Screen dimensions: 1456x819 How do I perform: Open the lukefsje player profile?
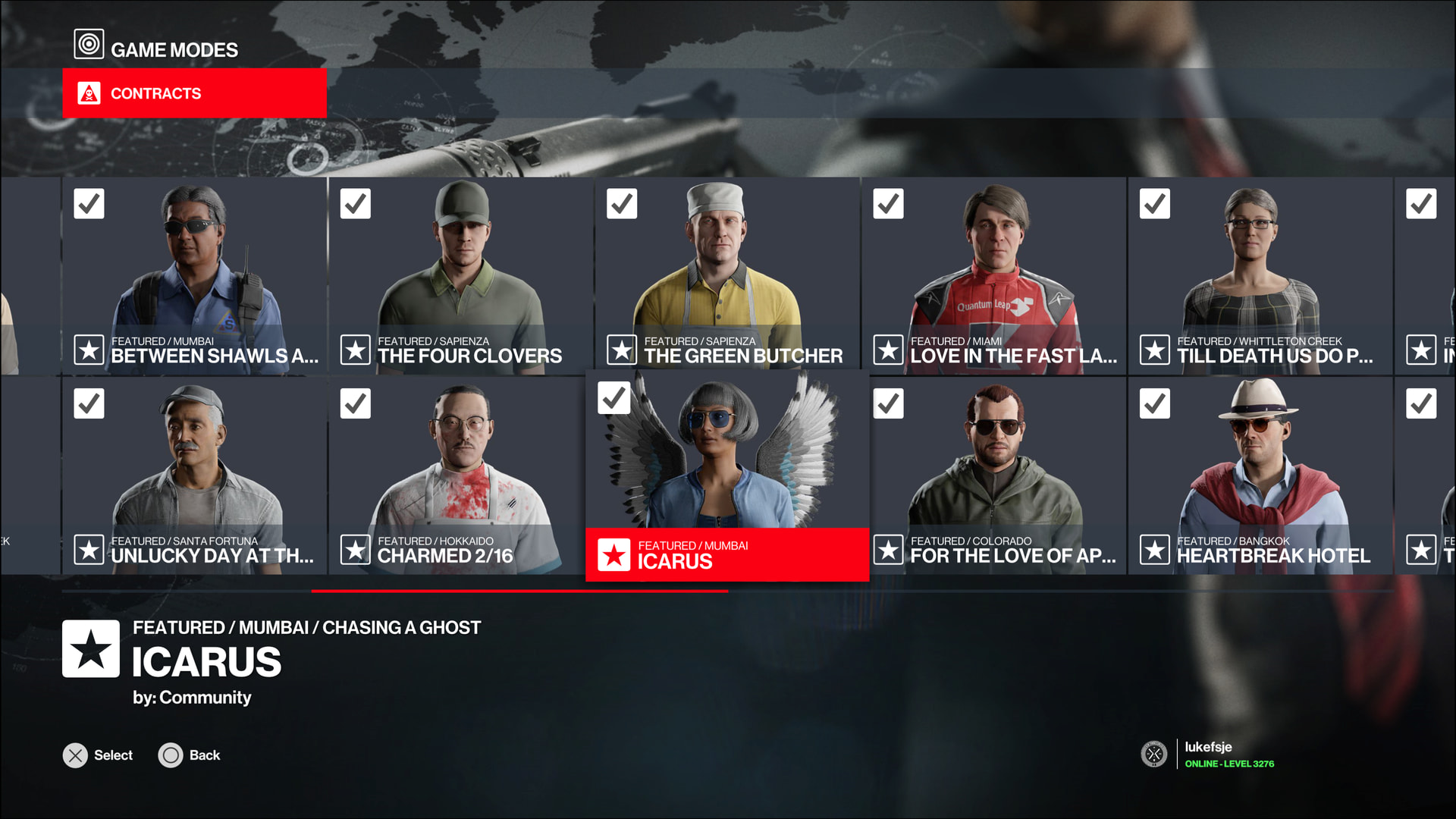click(x=1208, y=754)
